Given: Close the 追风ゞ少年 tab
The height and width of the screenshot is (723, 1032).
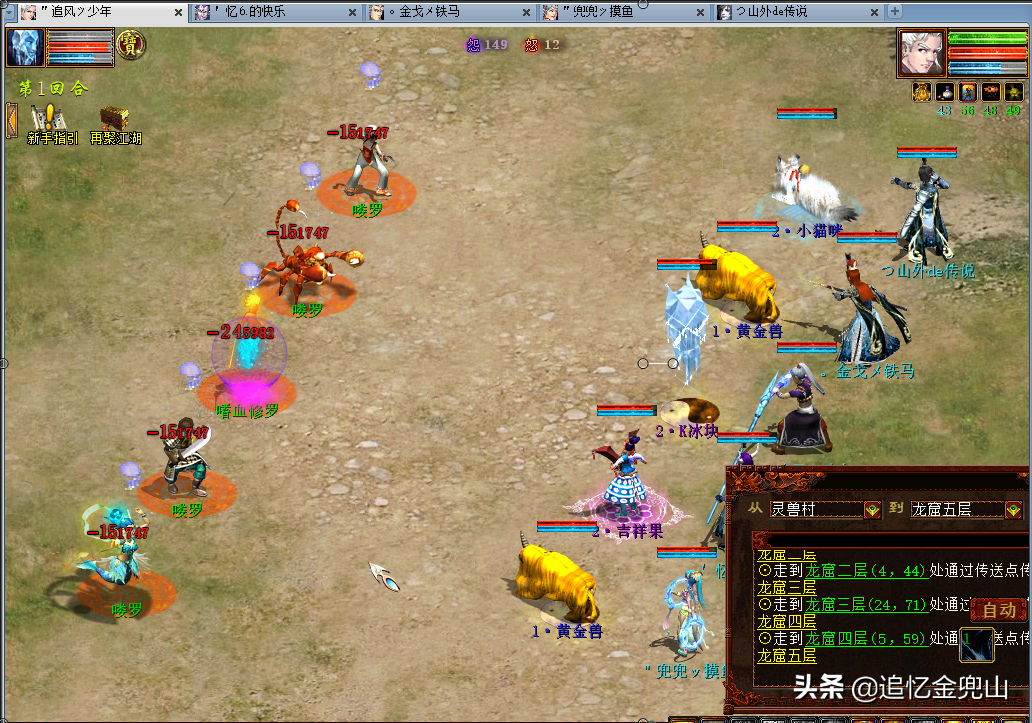Looking at the screenshot, I should (179, 13).
